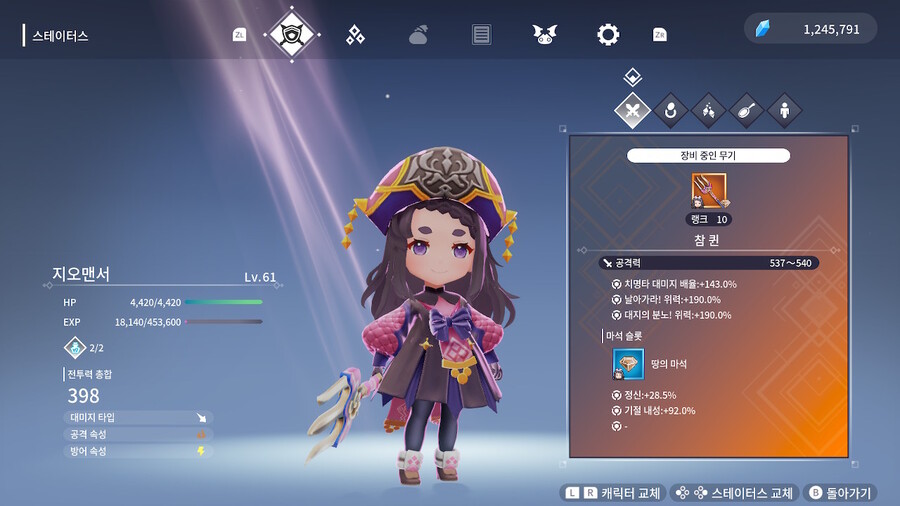Open the pouch bag menu icon
900x506 pixels.
418,35
